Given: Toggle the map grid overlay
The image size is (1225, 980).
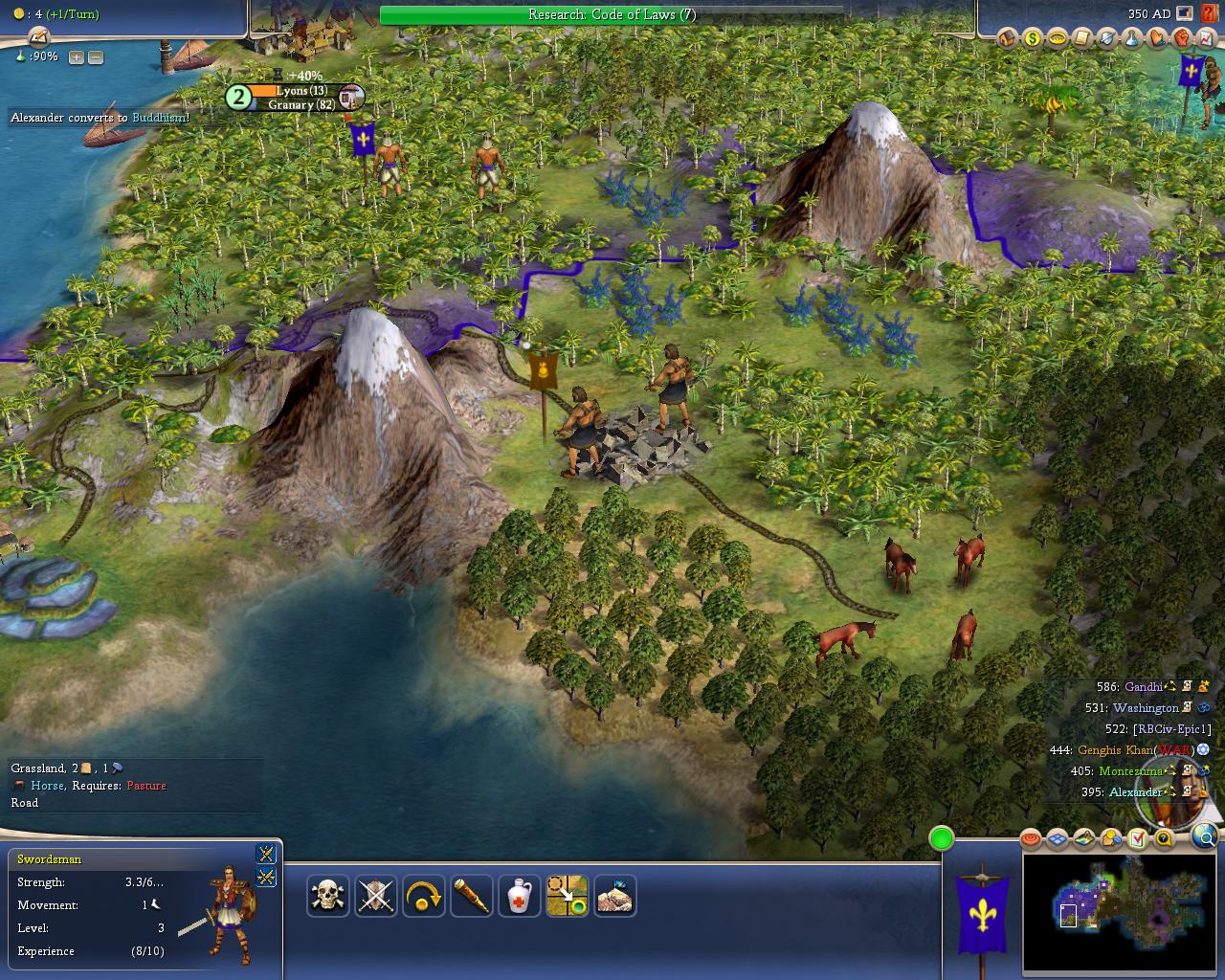Looking at the screenshot, I should [x=1059, y=838].
